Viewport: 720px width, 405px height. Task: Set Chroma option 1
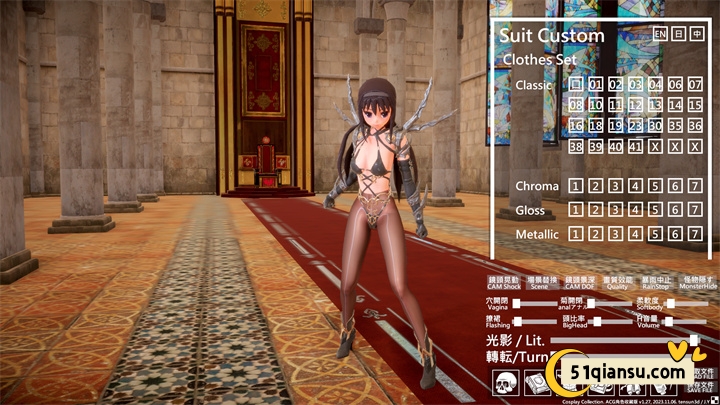(x=576, y=186)
